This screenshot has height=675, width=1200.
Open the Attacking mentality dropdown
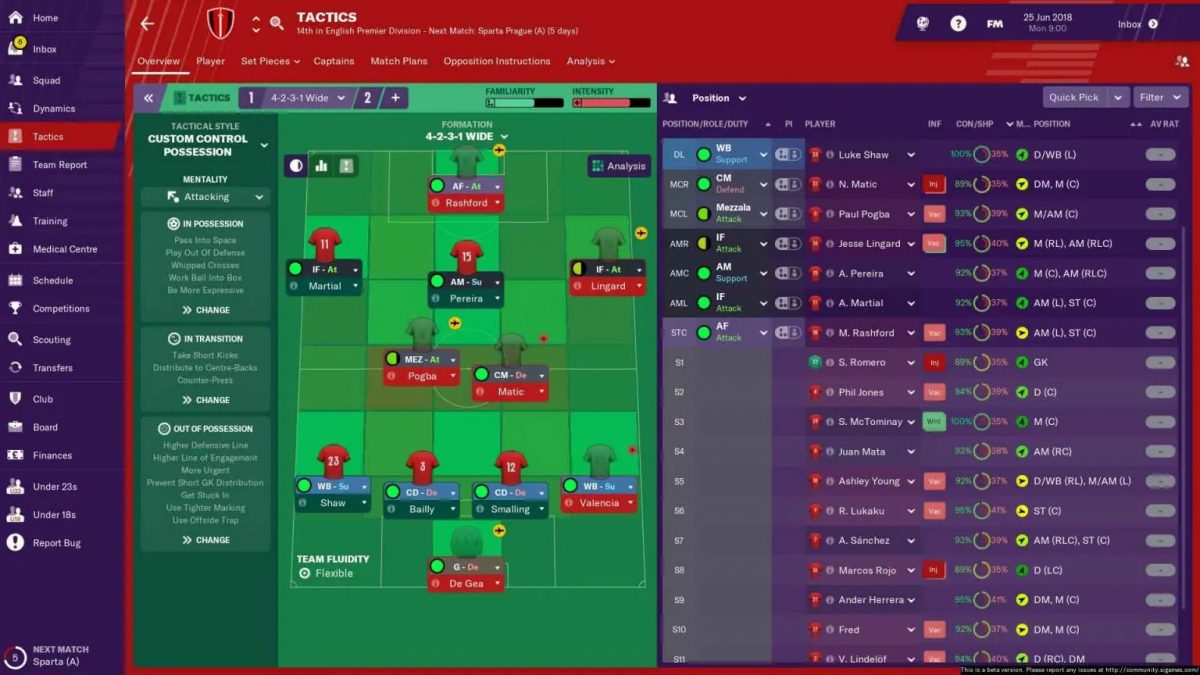pyautogui.click(x=206, y=197)
